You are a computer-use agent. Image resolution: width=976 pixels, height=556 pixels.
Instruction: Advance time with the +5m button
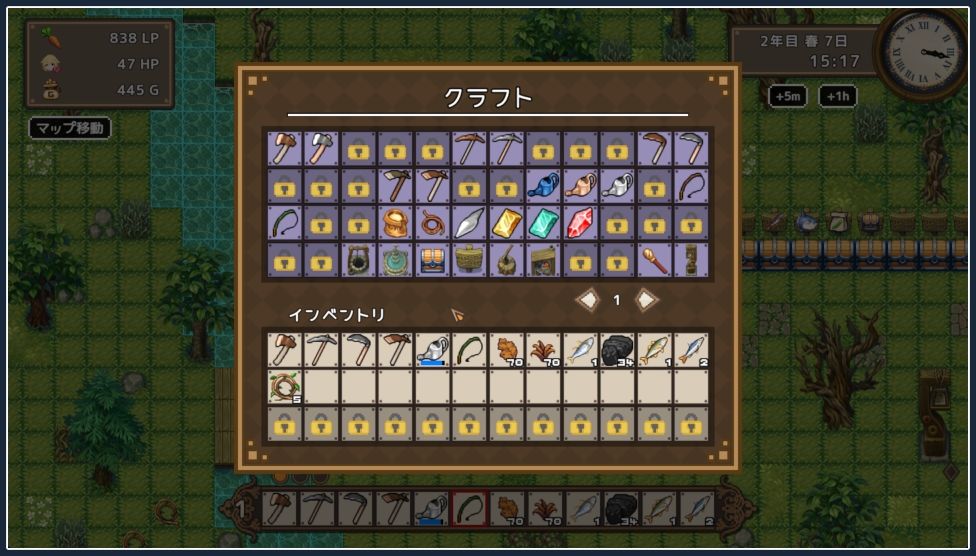coord(788,96)
